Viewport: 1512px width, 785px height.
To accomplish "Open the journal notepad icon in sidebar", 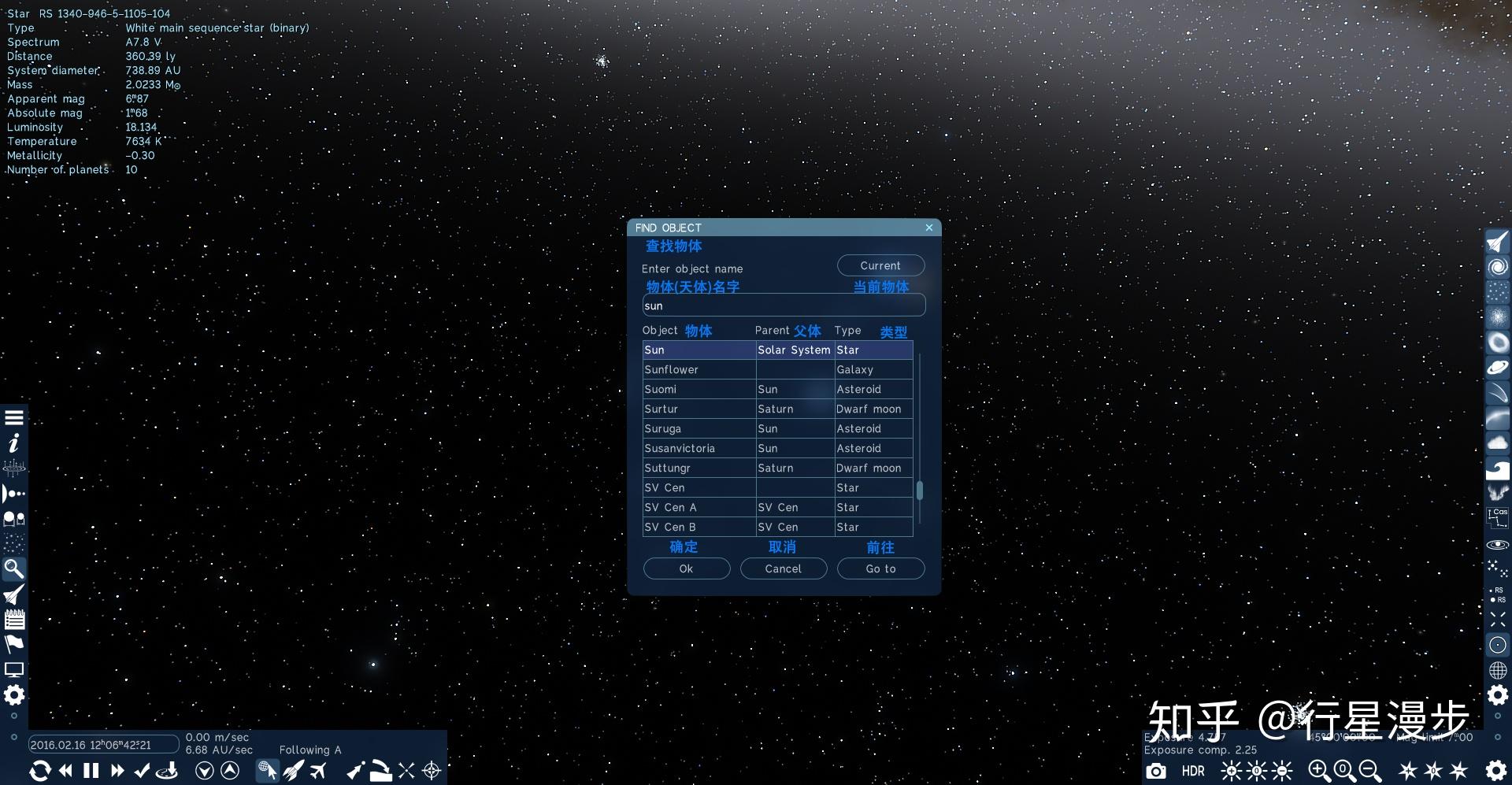I will pos(13,620).
